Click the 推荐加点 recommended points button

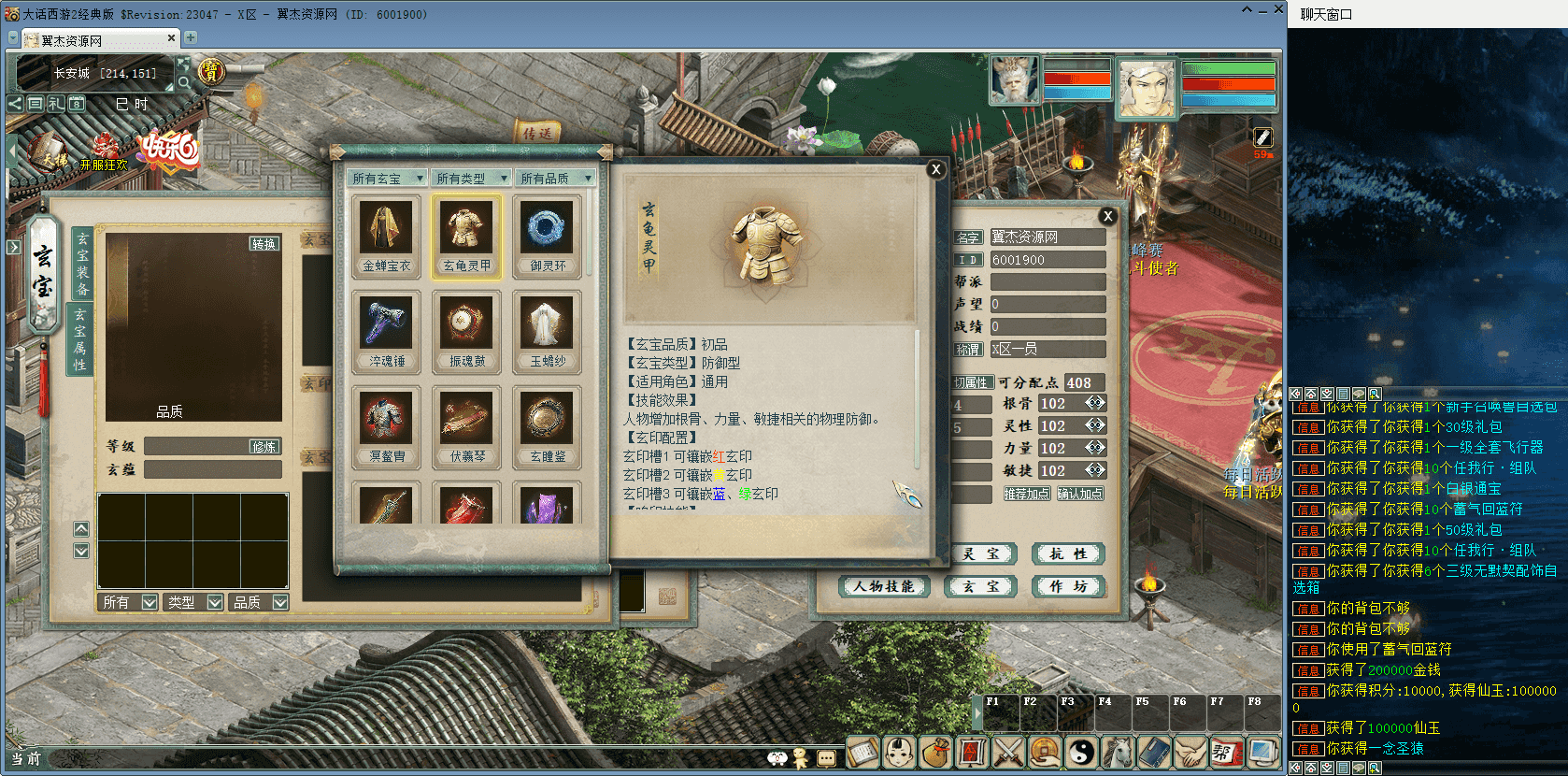[1026, 494]
